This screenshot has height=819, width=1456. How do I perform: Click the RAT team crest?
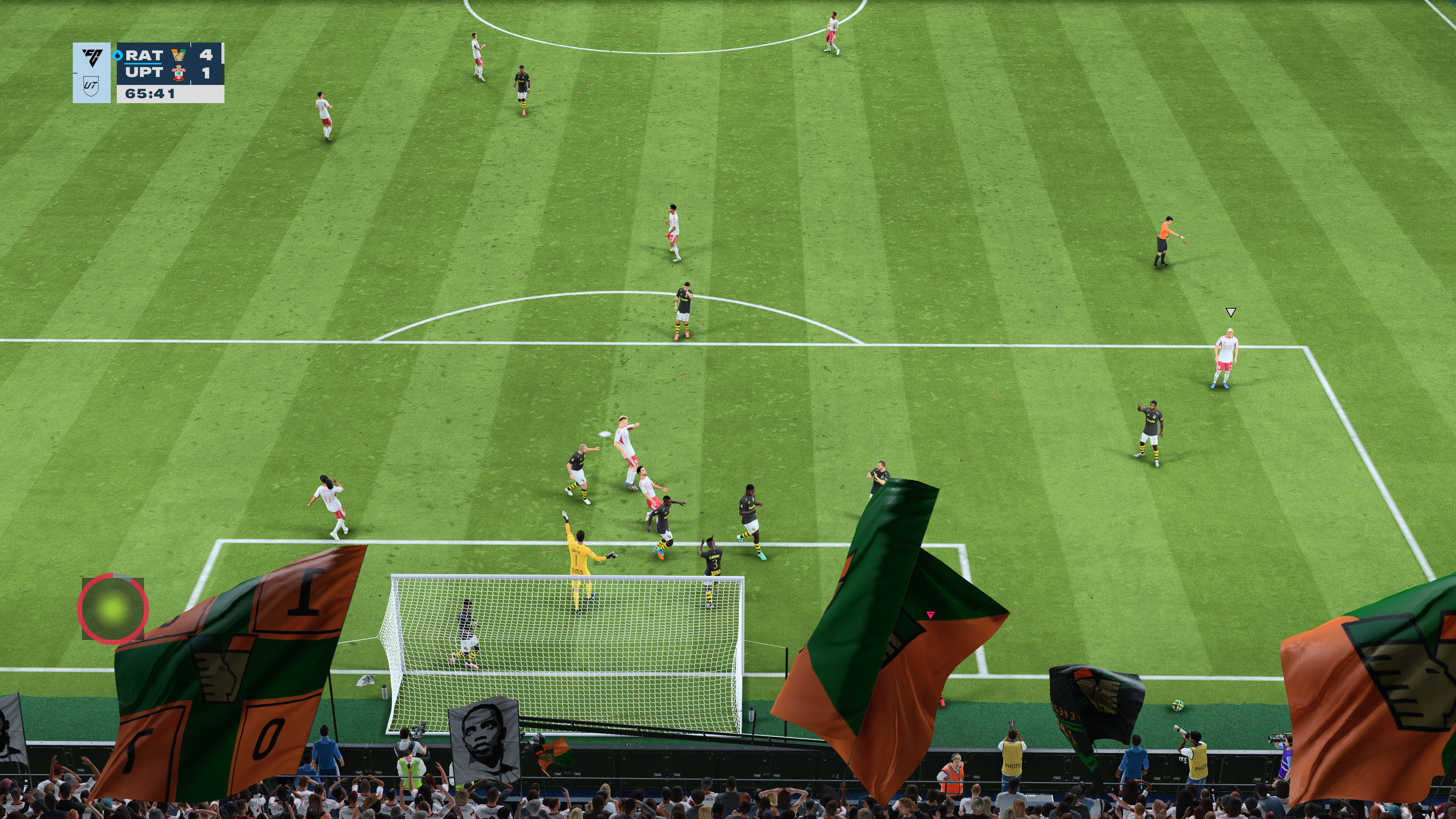[179, 55]
